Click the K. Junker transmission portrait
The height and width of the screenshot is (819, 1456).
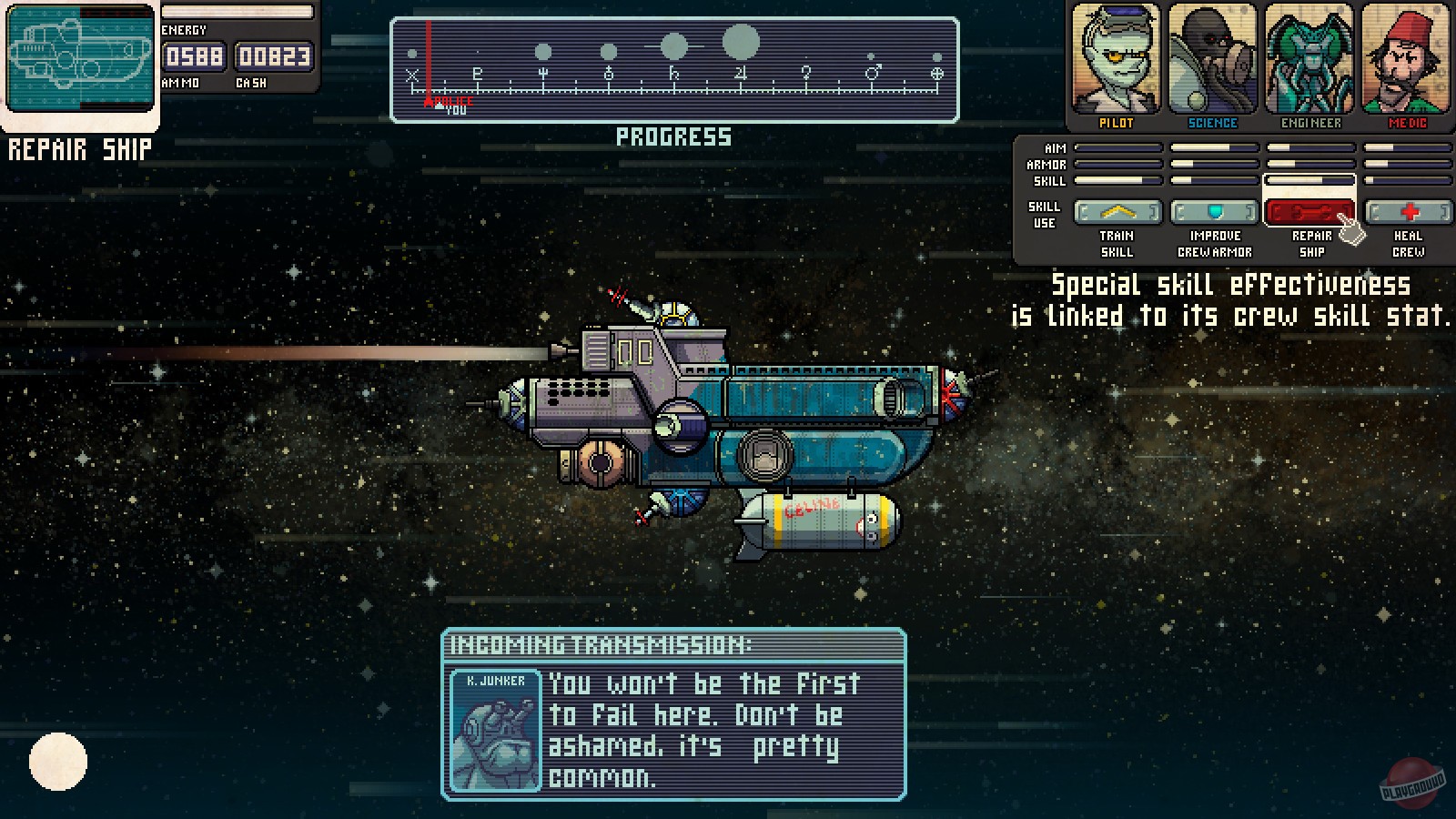point(496,731)
